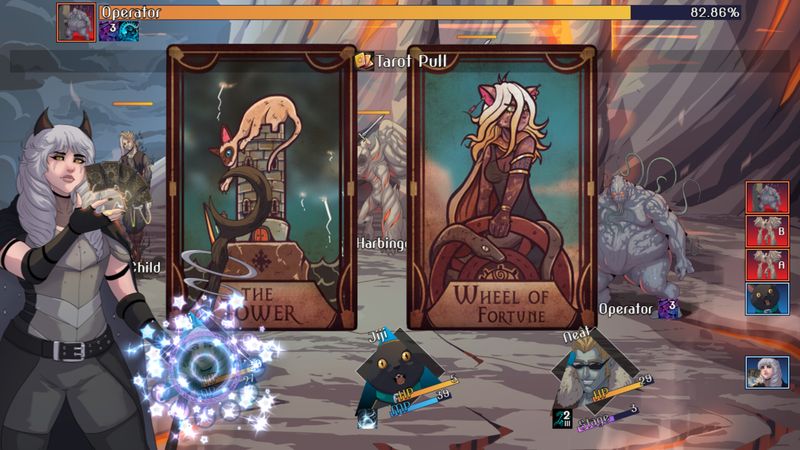Pick The Tower tarot card
800x450 pixels.
[260, 187]
